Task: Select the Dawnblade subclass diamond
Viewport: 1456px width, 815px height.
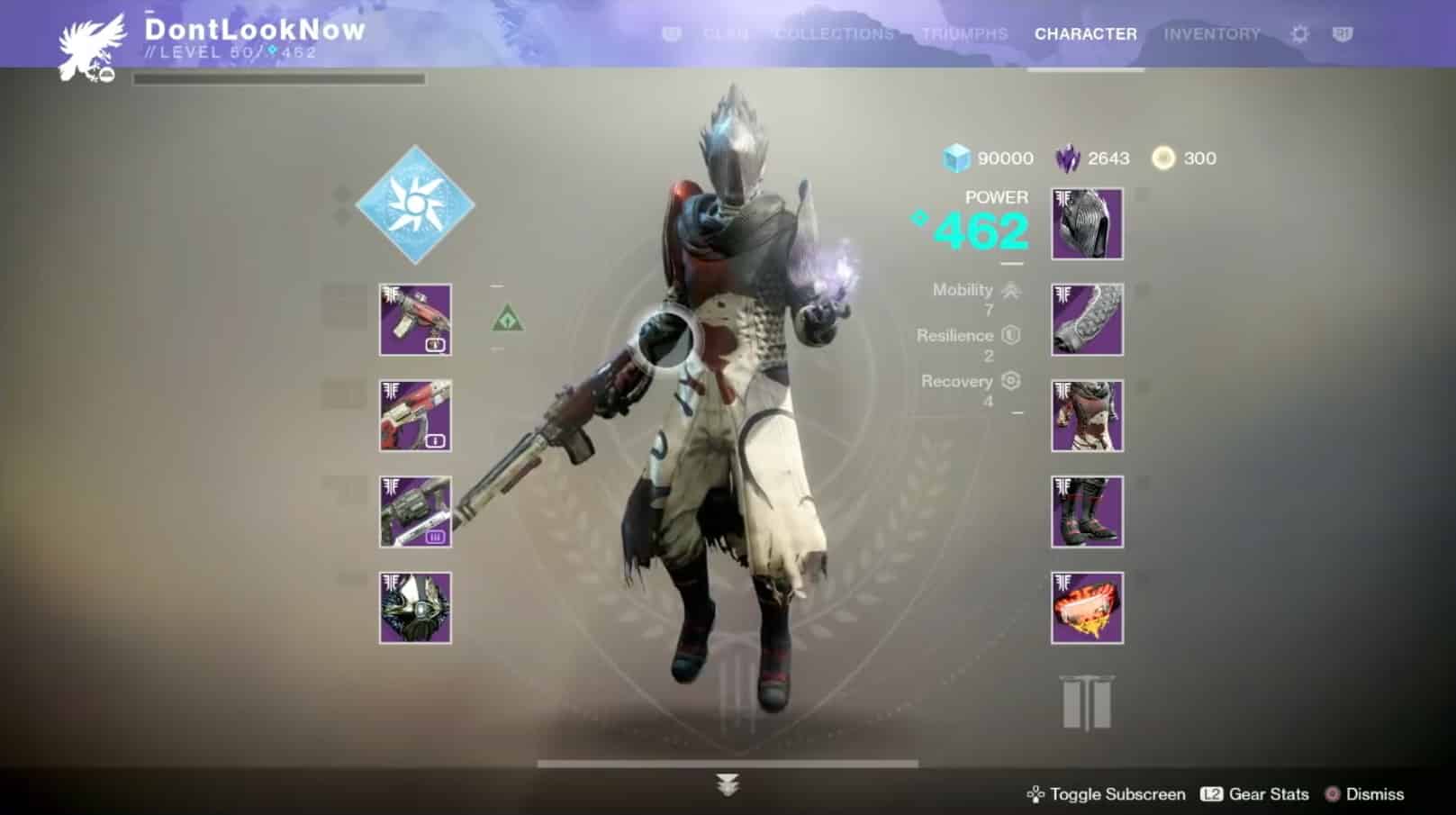Action: pyautogui.click(x=415, y=205)
